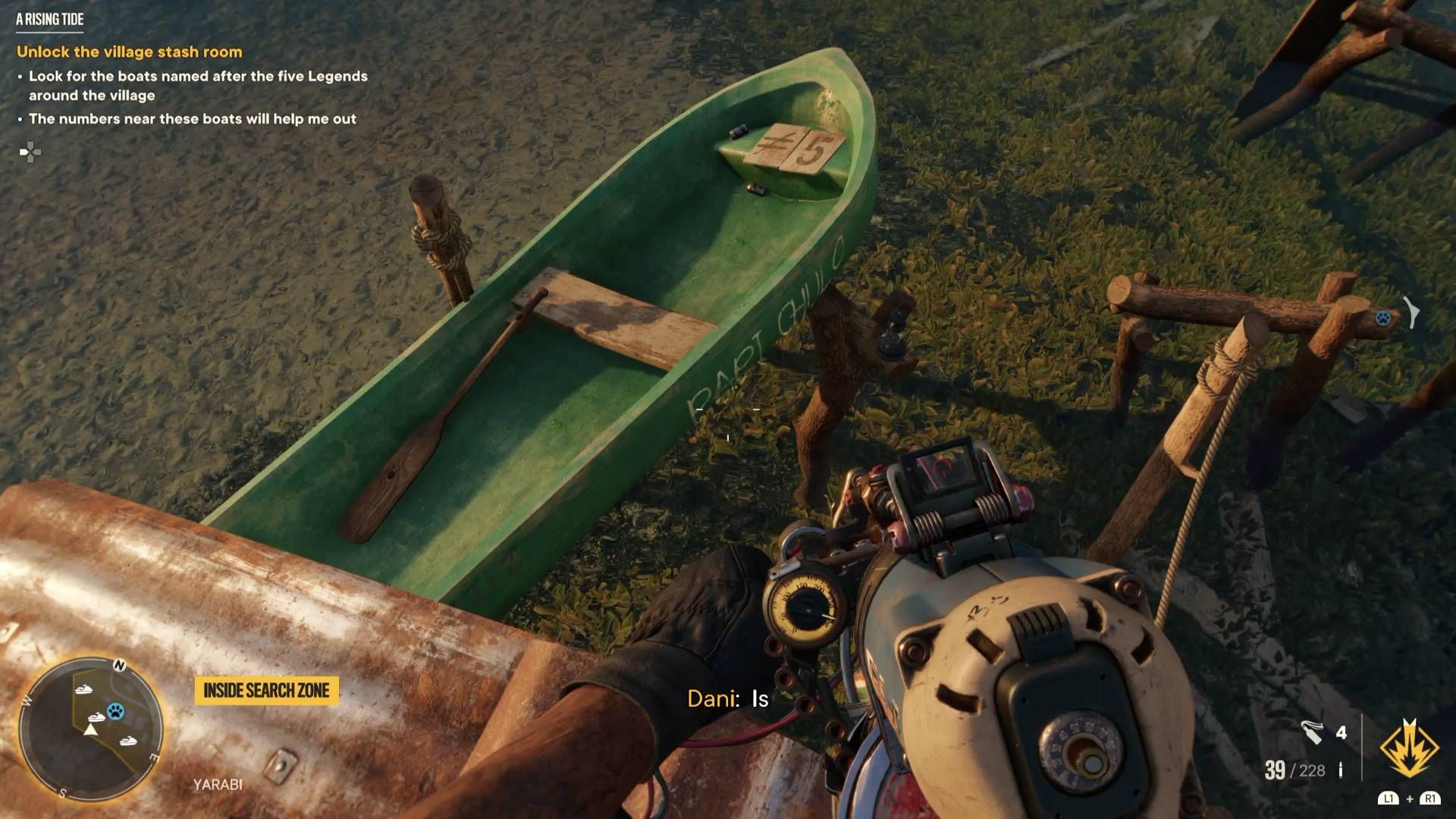Click the INSIDE SEARCH ZONE banner
Viewport: 1456px width, 819px height.
[x=265, y=691]
